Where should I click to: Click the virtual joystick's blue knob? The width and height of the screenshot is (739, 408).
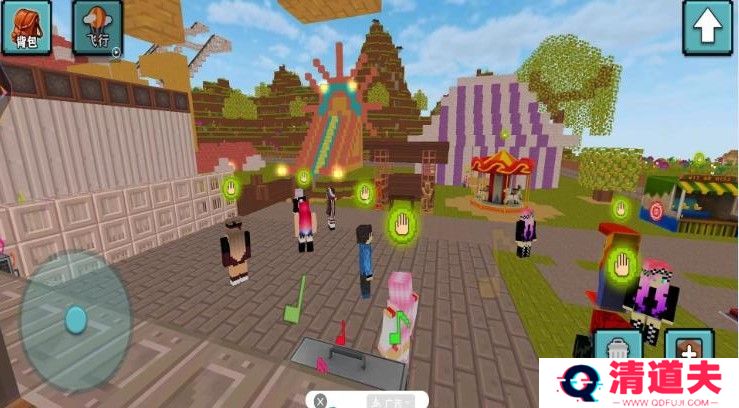tap(76, 319)
